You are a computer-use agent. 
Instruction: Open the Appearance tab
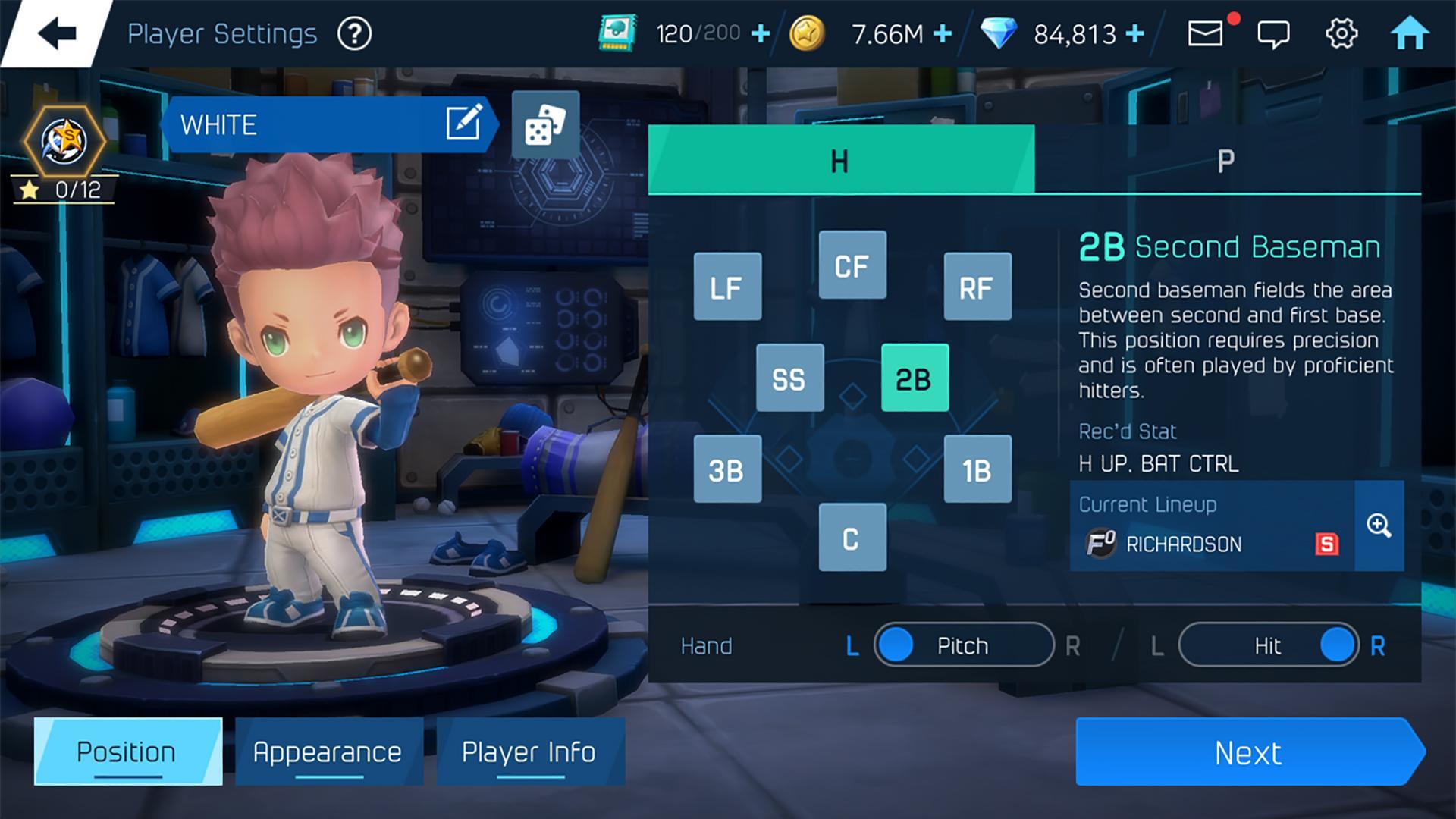pyautogui.click(x=328, y=752)
